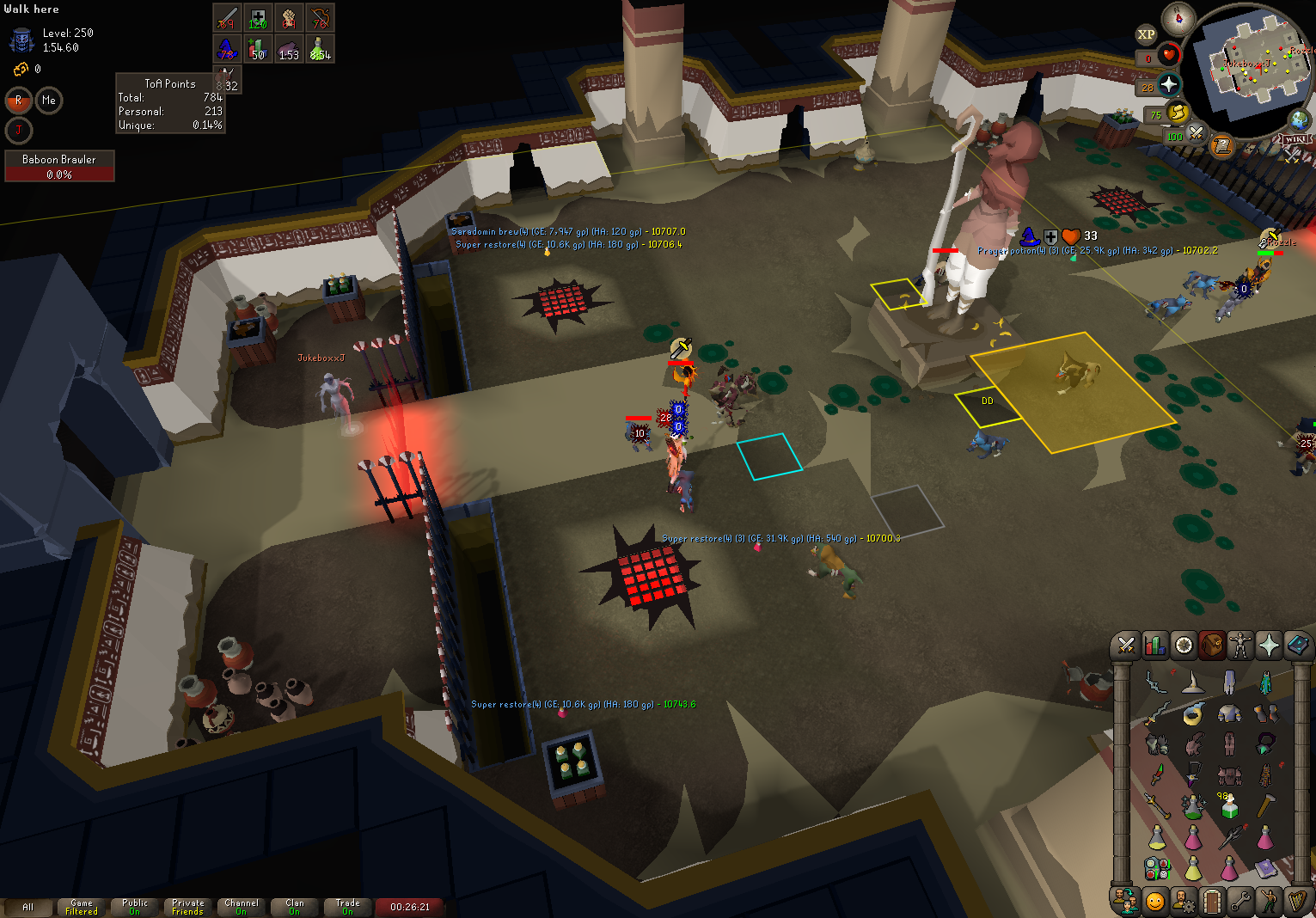Open the Combat Options tab
The width and height of the screenshot is (1316, 918).
pos(1126,645)
